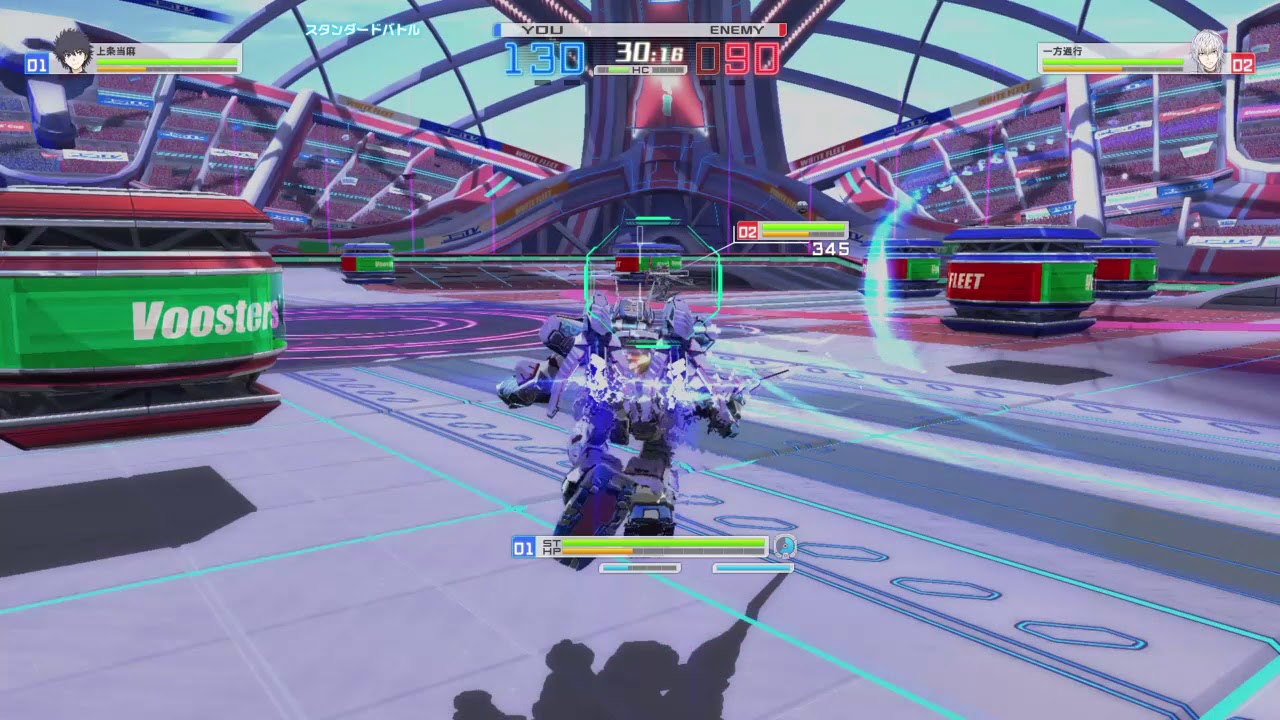Click the red 02 badge beside Accelerator's portrait
The image size is (1280, 720).
[1245, 64]
